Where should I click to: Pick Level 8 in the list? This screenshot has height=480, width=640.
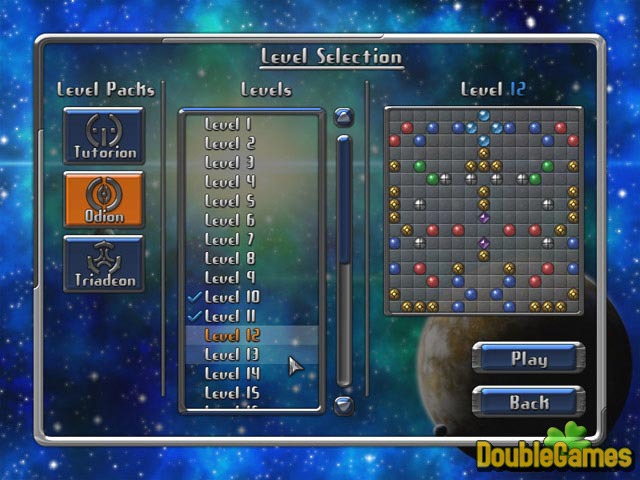(229, 258)
